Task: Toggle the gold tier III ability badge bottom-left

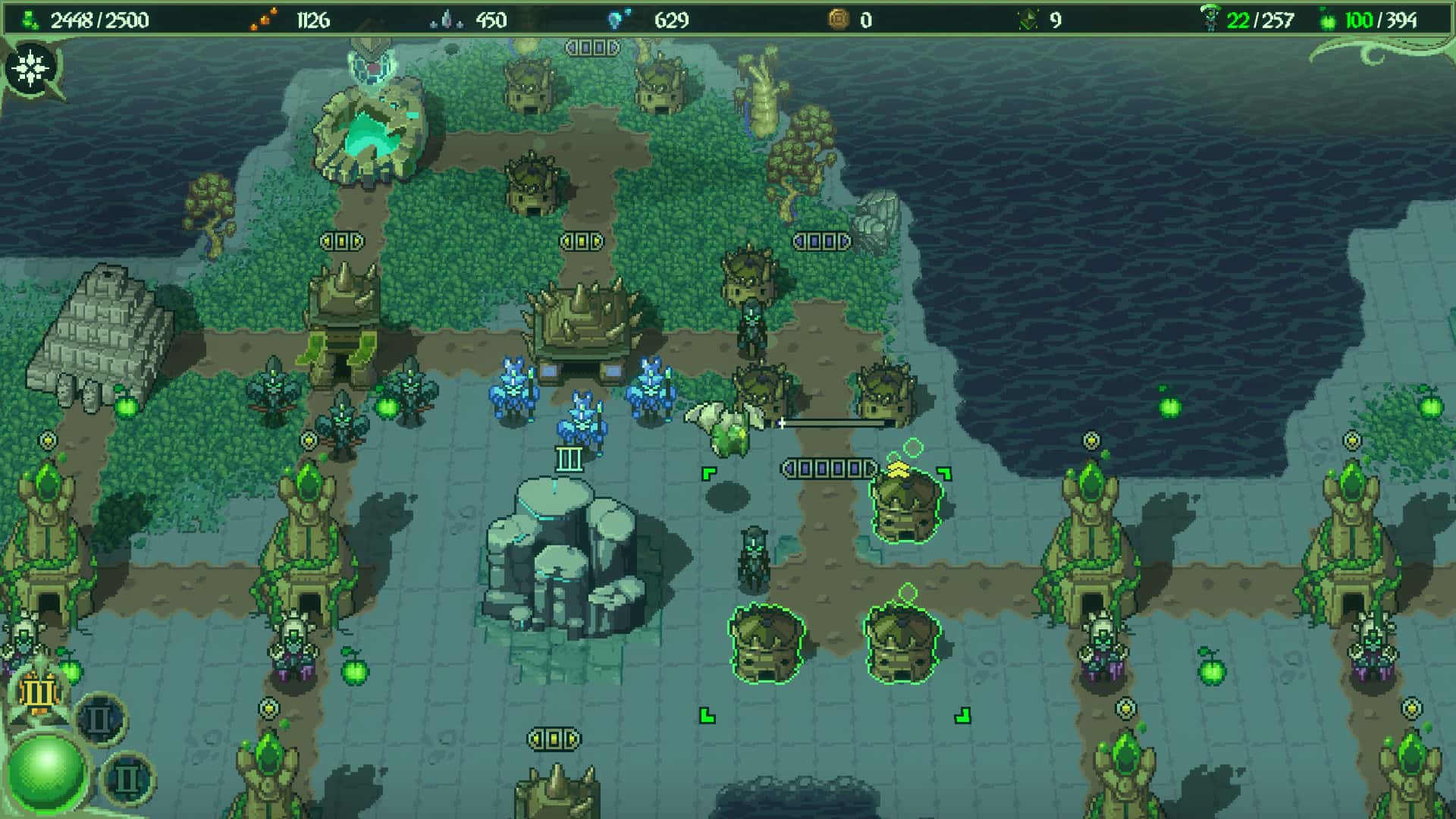Action: (38, 692)
